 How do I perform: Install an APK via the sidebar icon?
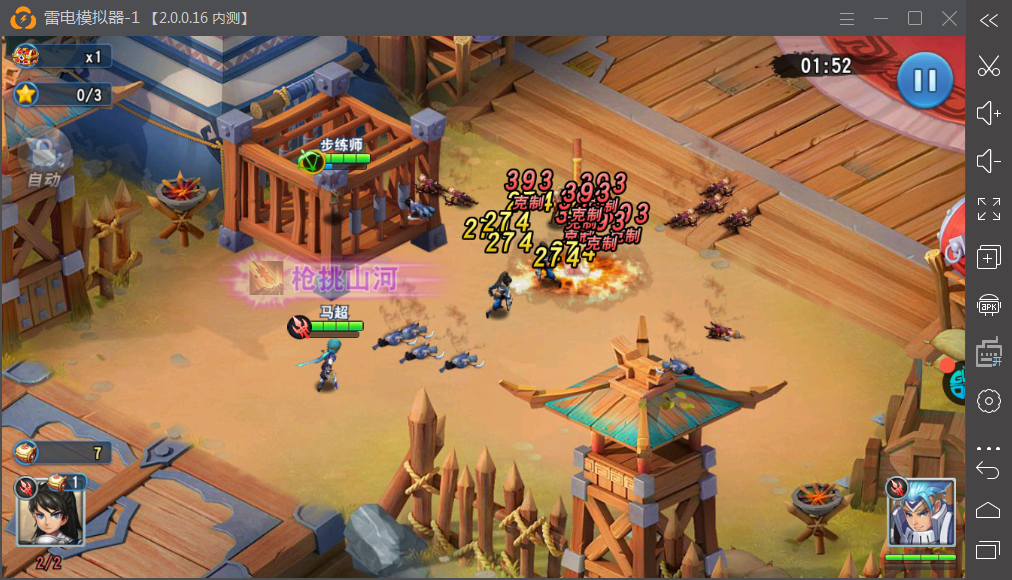(x=989, y=305)
